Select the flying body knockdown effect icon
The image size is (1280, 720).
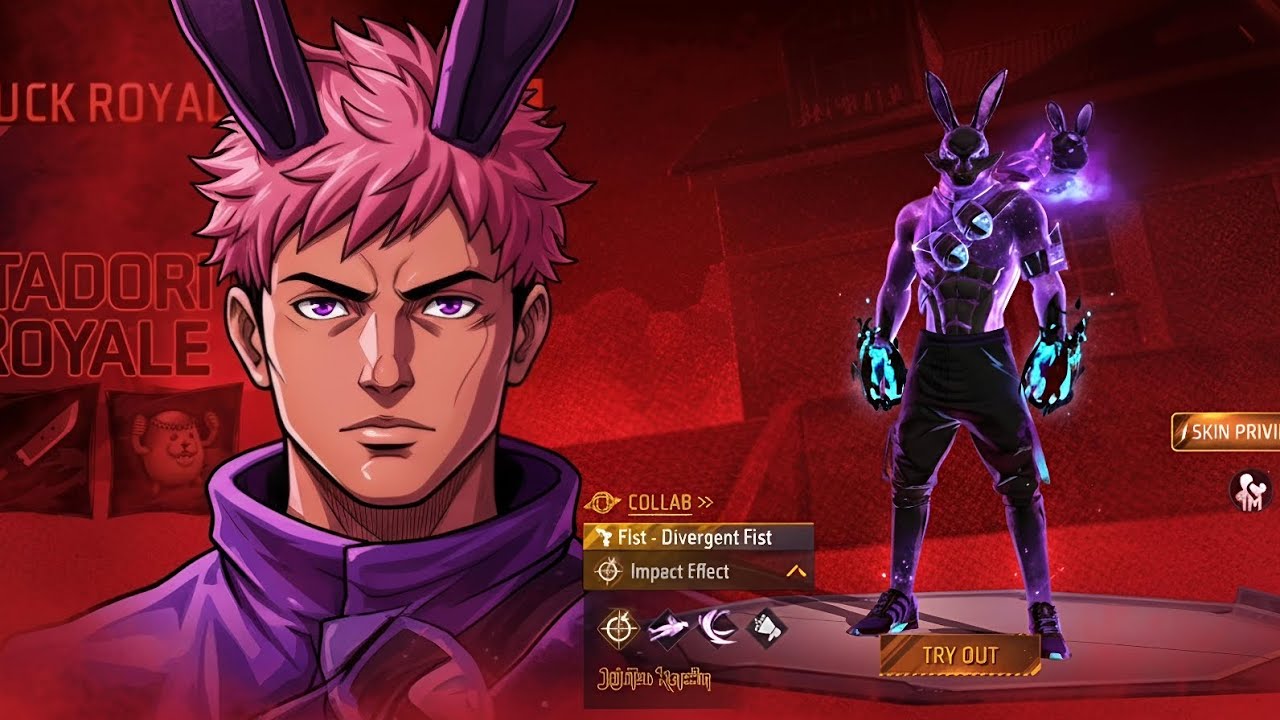[666, 628]
